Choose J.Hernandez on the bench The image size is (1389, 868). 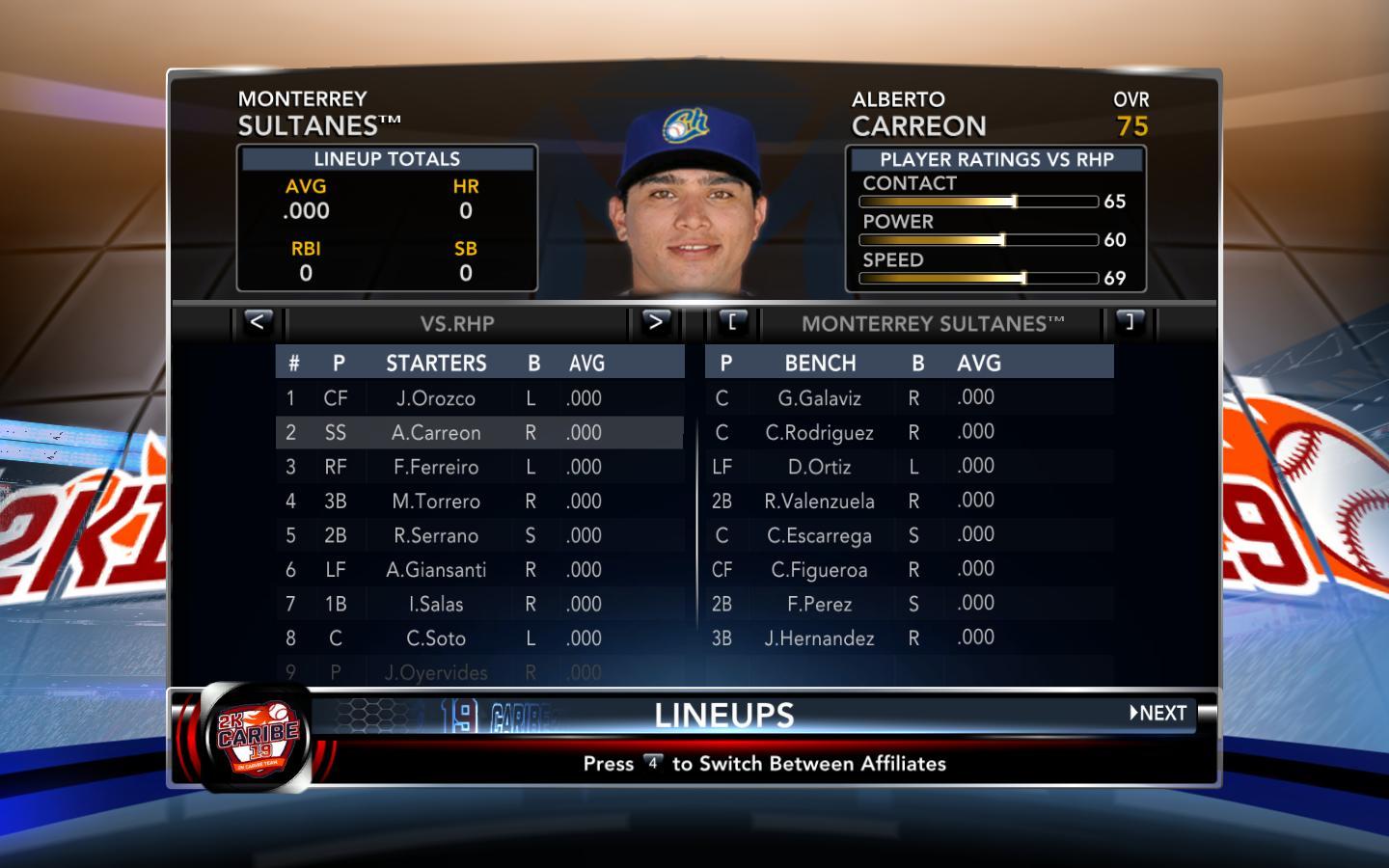pos(819,638)
